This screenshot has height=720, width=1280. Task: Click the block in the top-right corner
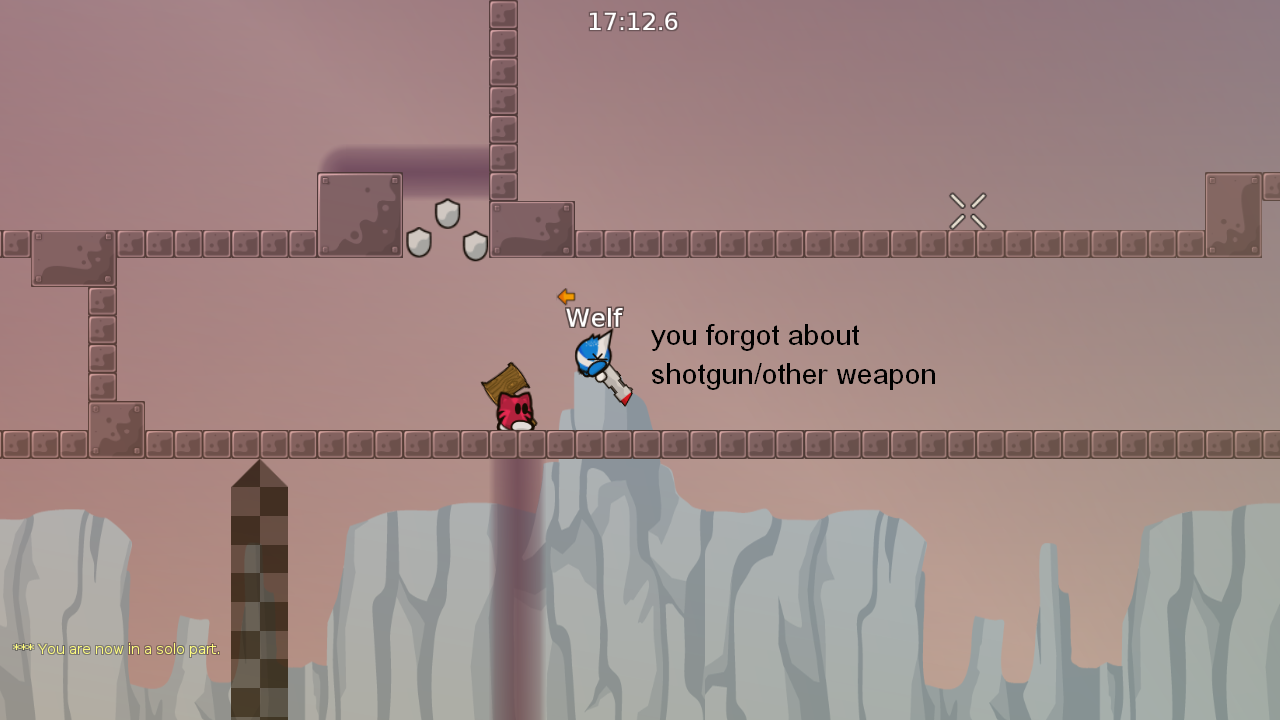[1235, 212]
